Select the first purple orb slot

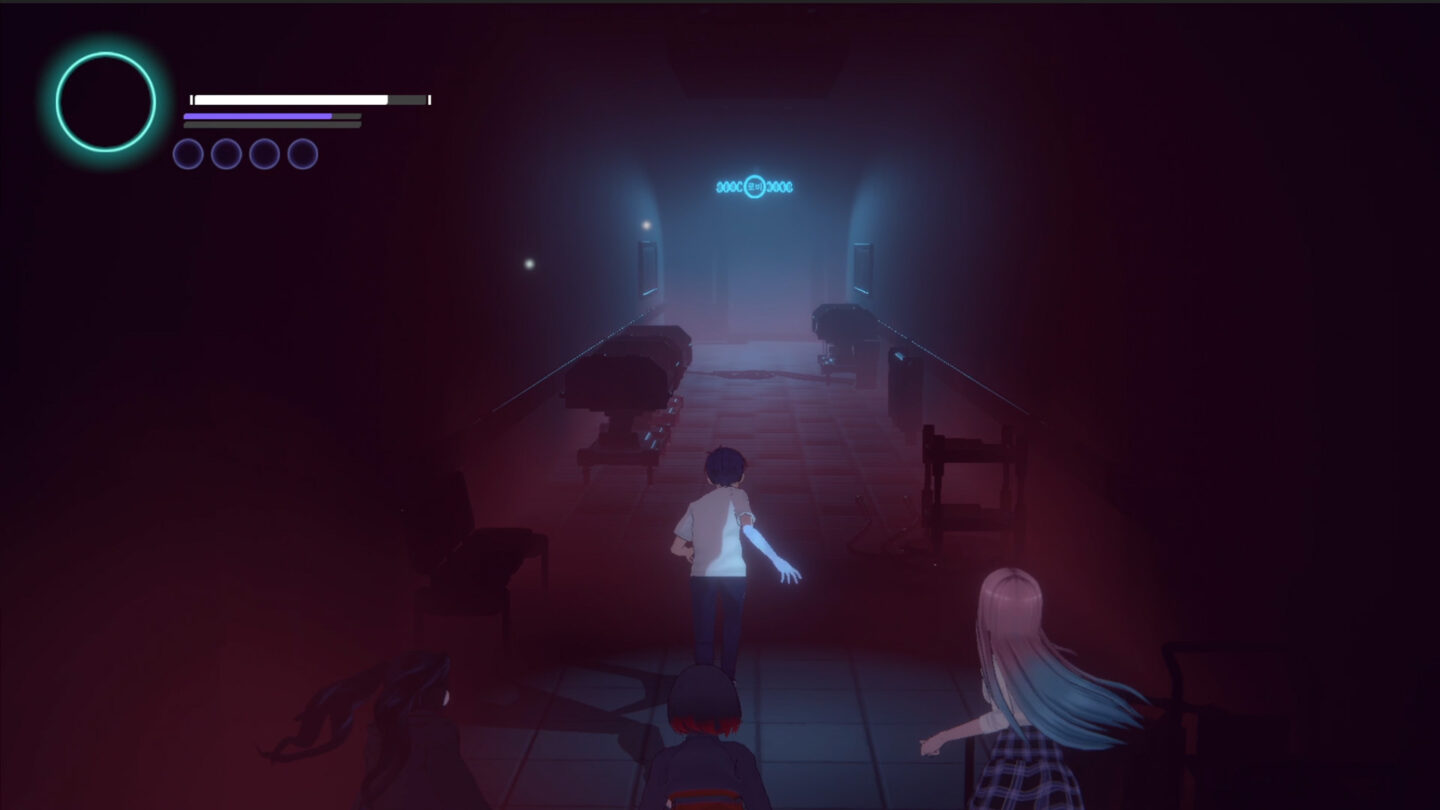tap(188, 155)
